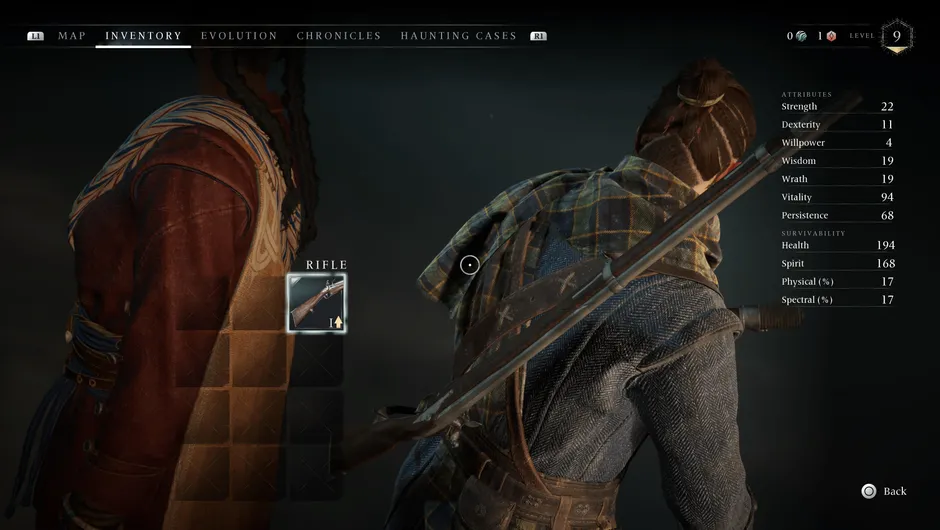Click the Back button
The image size is (940, 530).
pos(884,491)
